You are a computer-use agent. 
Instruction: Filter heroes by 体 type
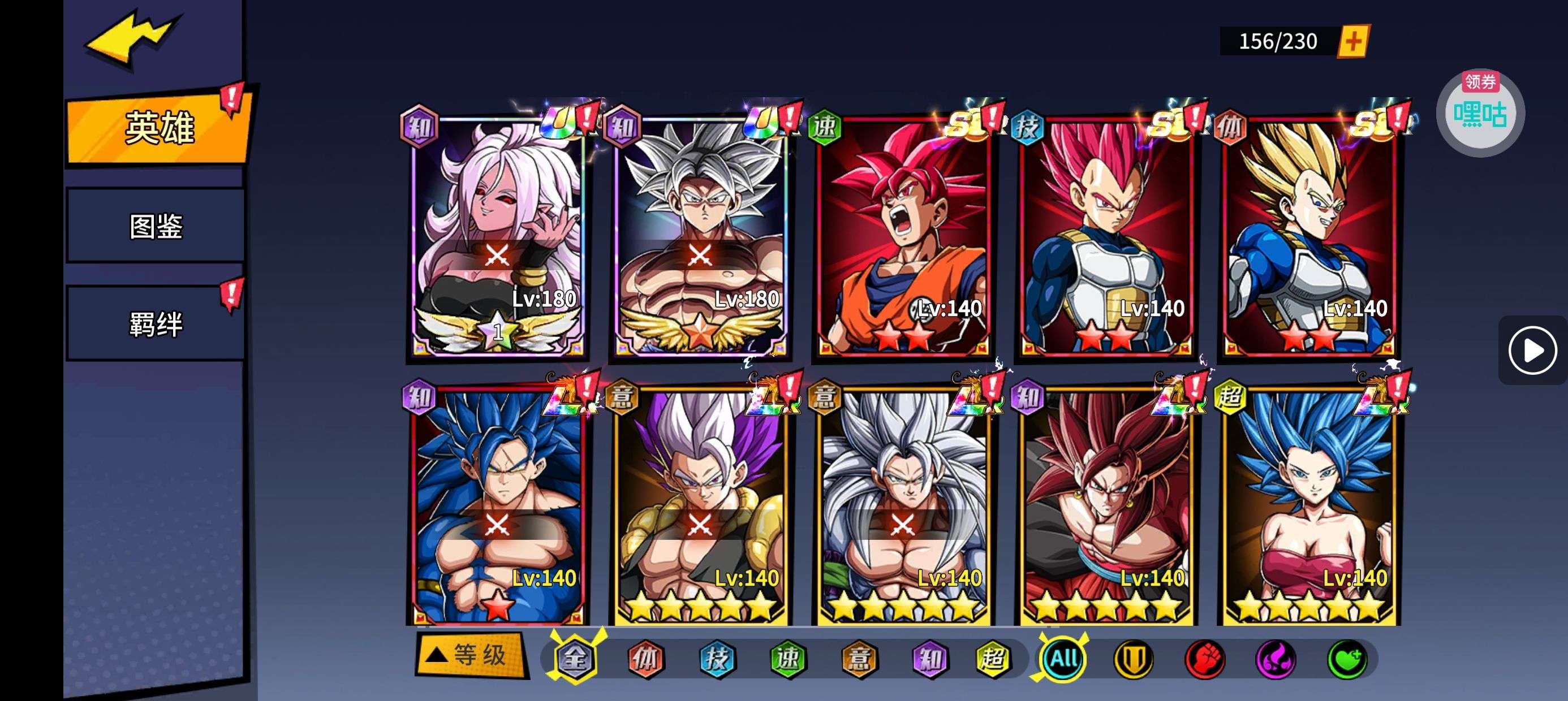[645, 659]
